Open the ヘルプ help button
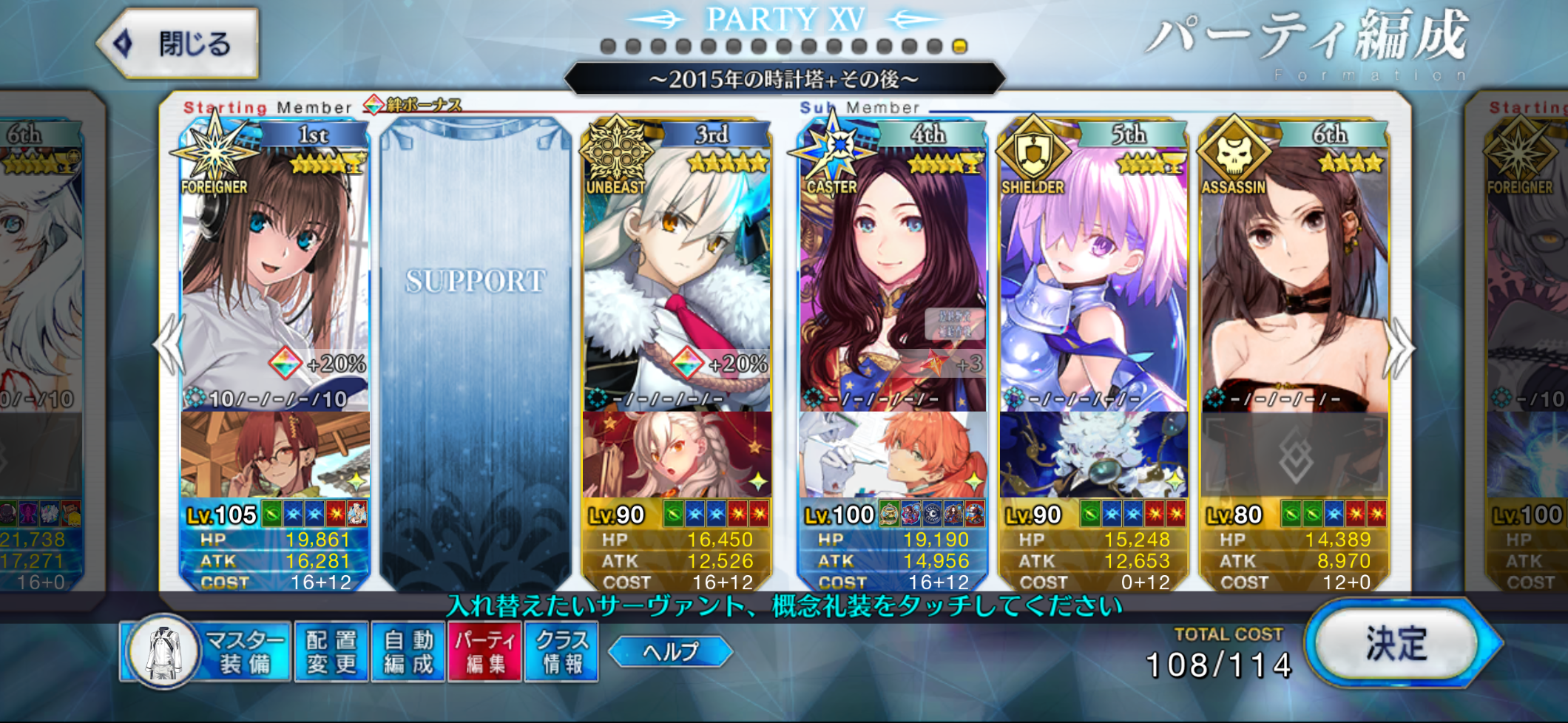 670,651
